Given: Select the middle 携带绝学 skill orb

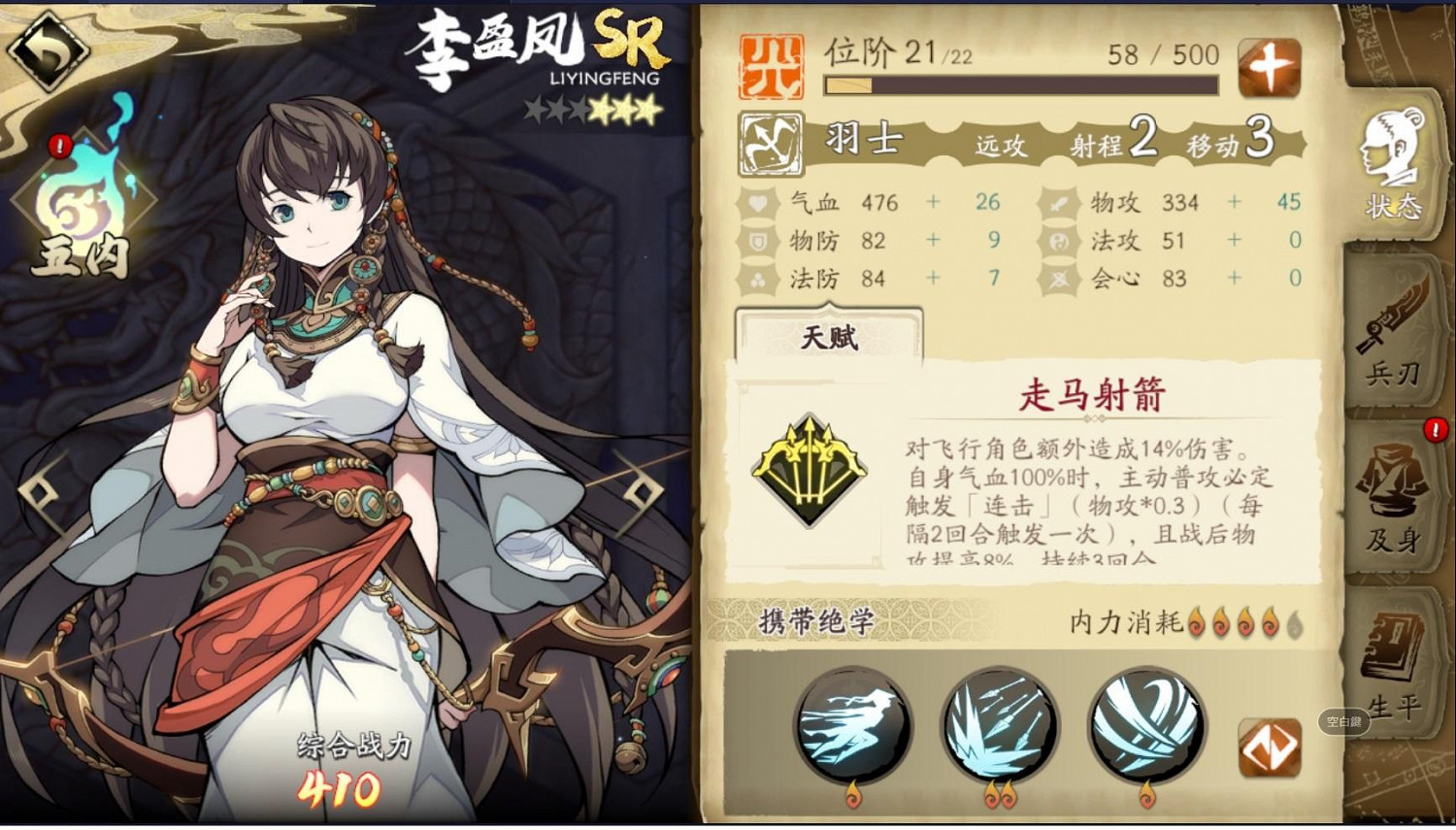Looking at the screenshot, I should pos(1000,723).
